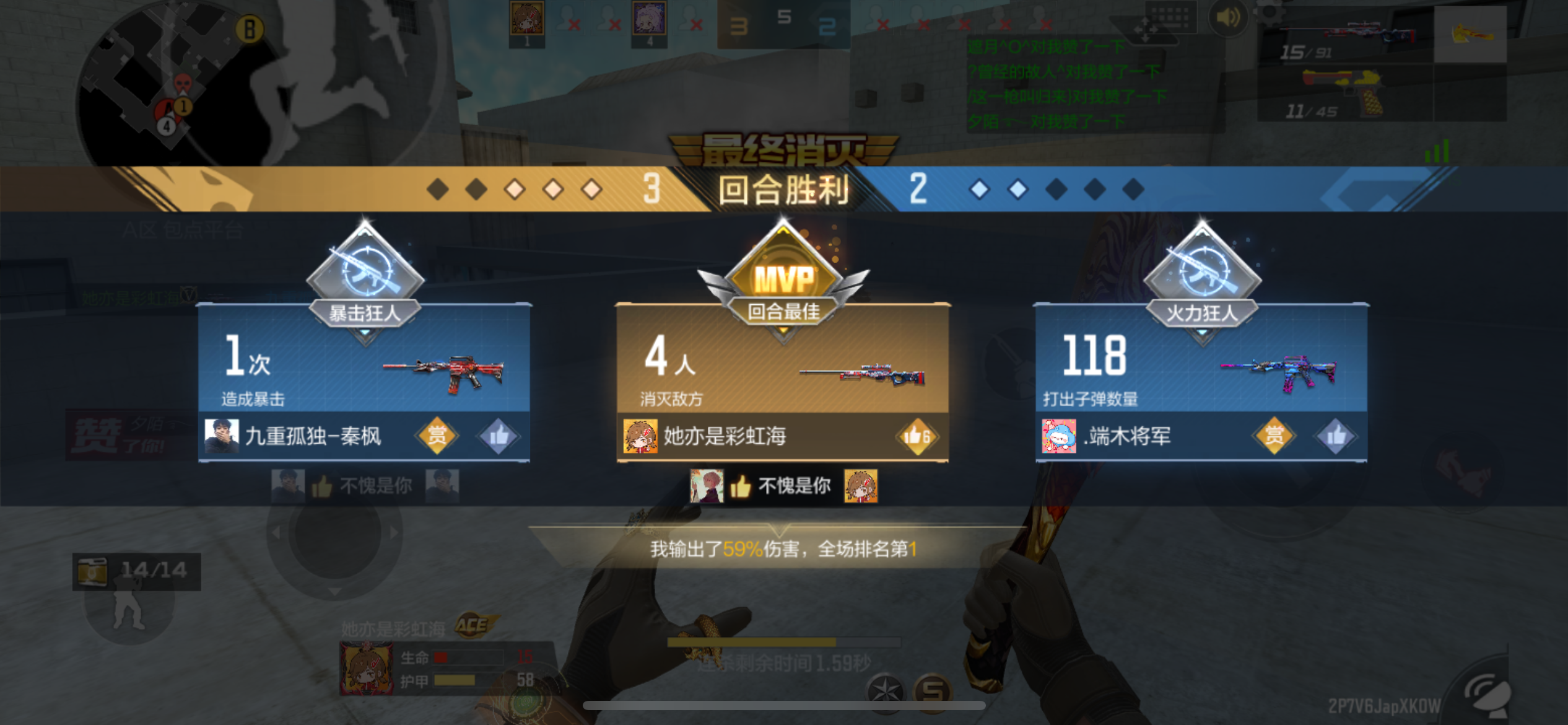
Task: Tap the 赏 reward button for .端木将军
Action: tap(1274, 437)
